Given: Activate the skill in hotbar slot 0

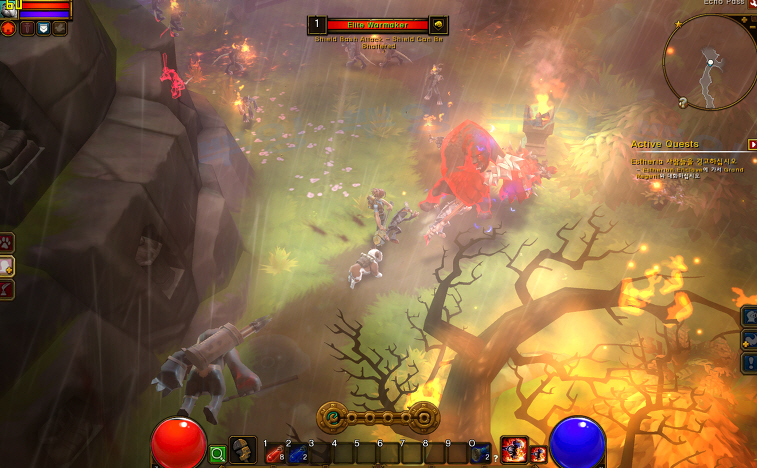Looking at the screenshot, I should coord(480,453).
